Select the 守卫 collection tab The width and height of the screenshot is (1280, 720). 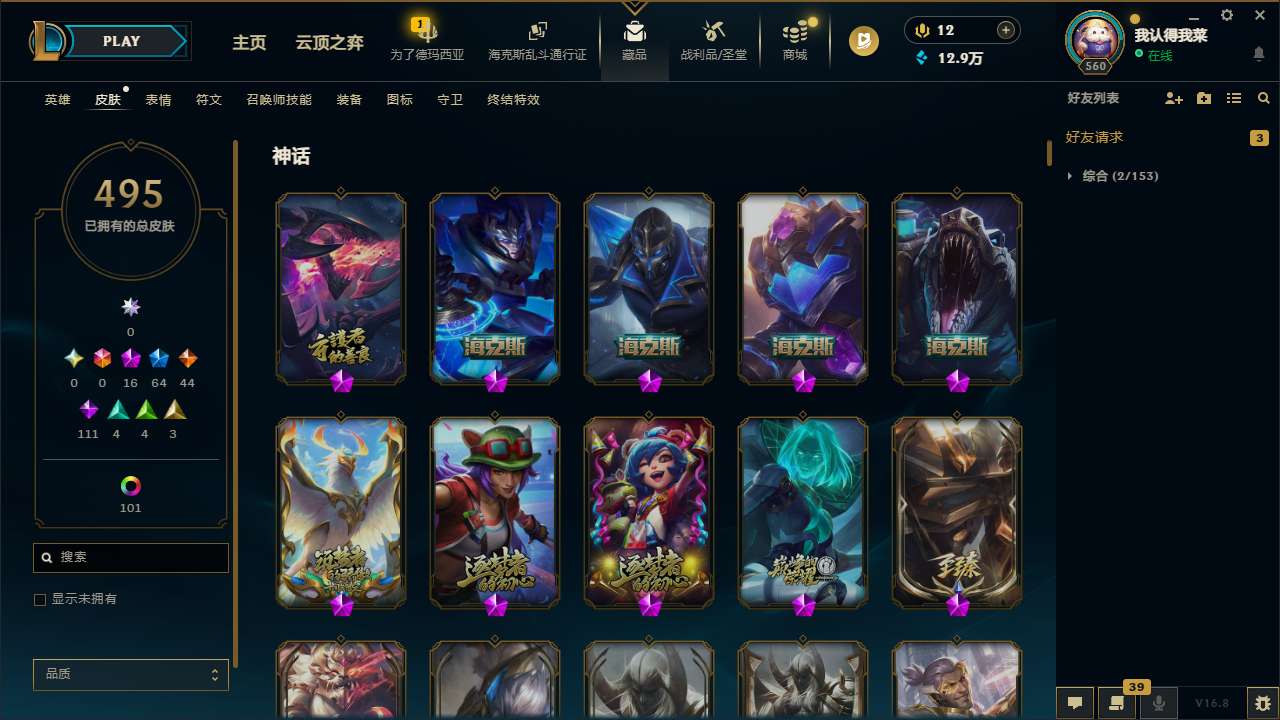pos(450,100)
